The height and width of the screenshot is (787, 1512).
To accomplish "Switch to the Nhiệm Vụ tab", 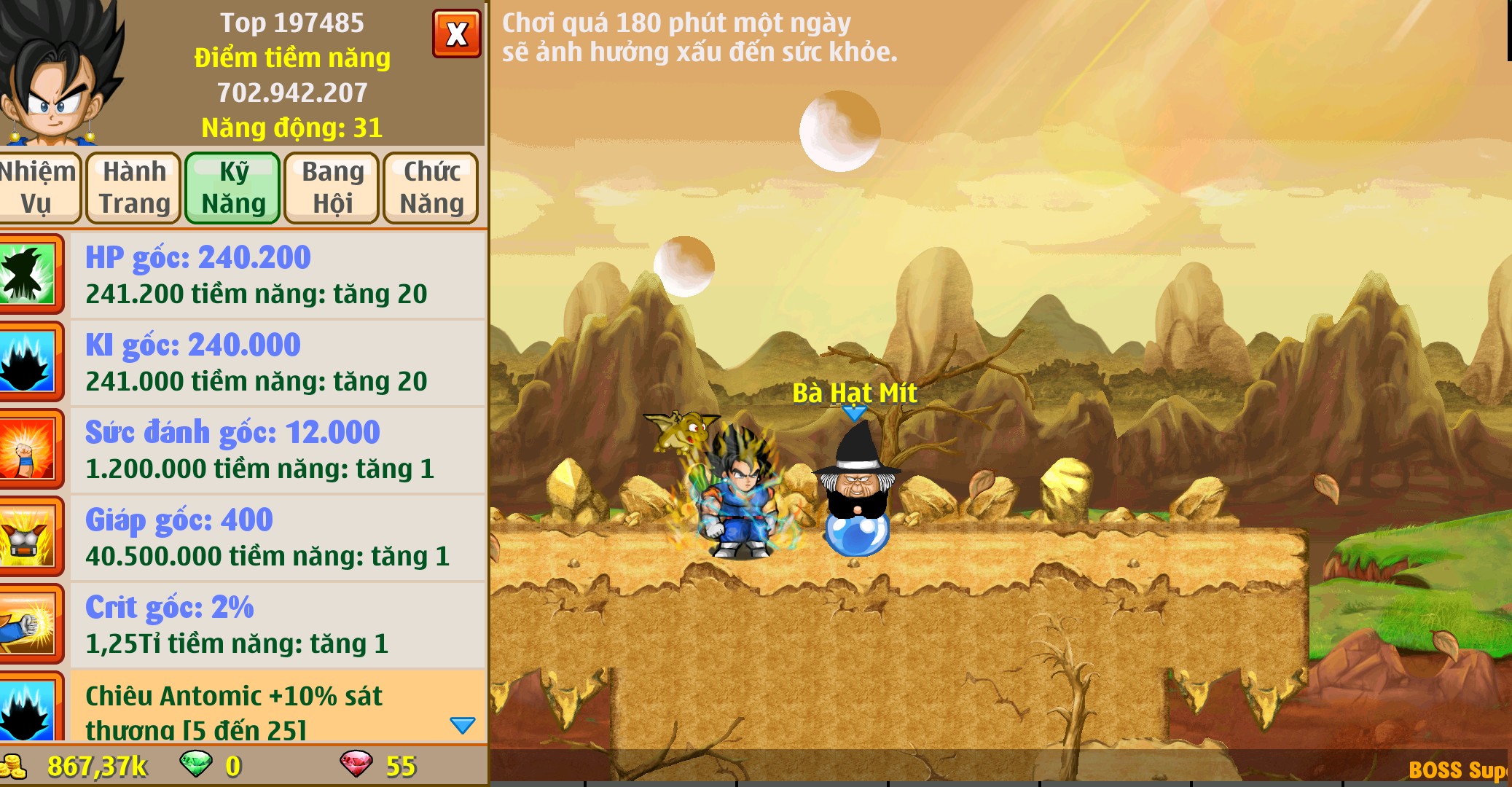I will coord(36,187).
